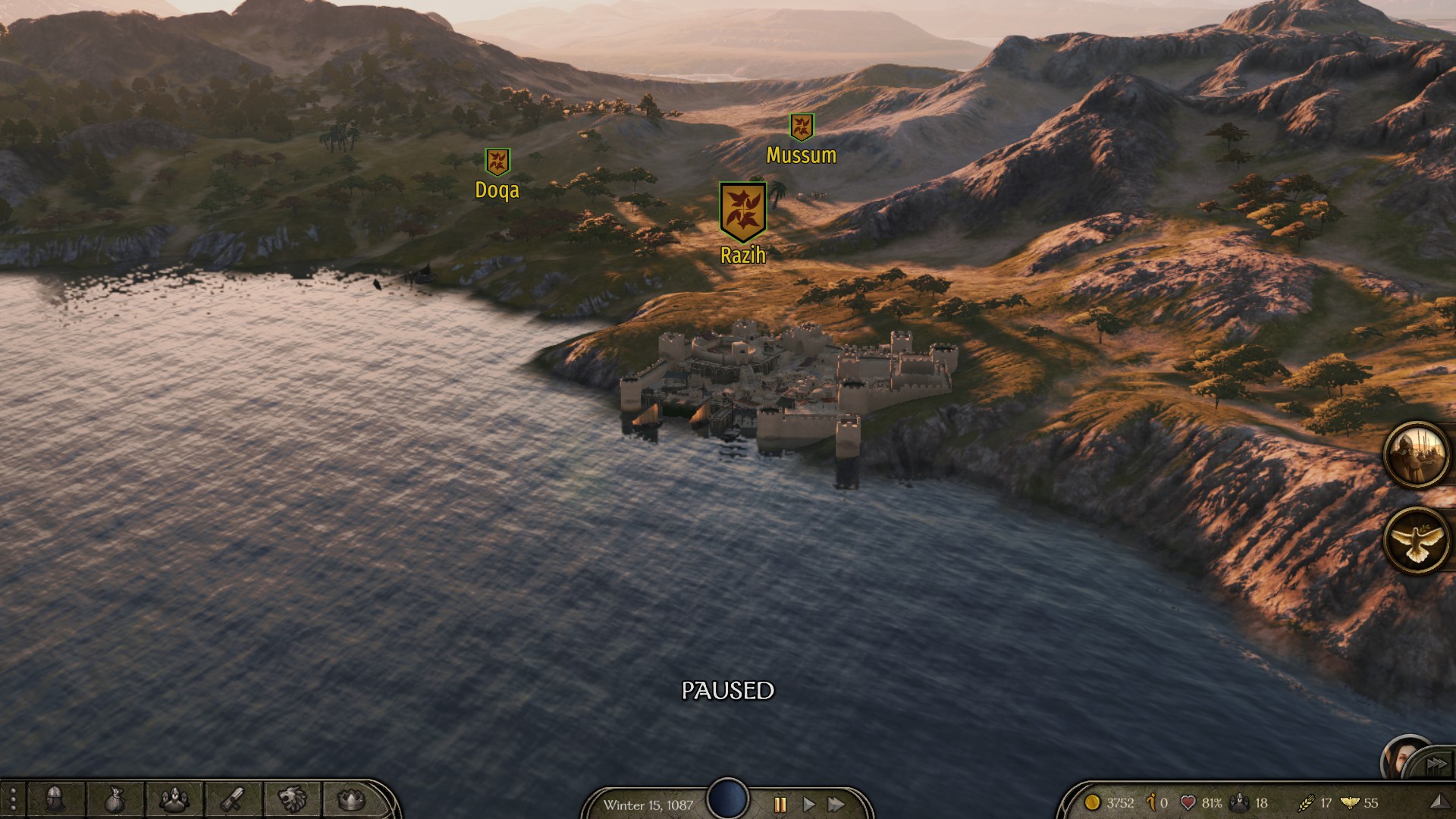Image resolution: width=1456 pixels, height=819 pixels.
Task: Open the quests scroll icon
Action: click(x=233, y=799)
